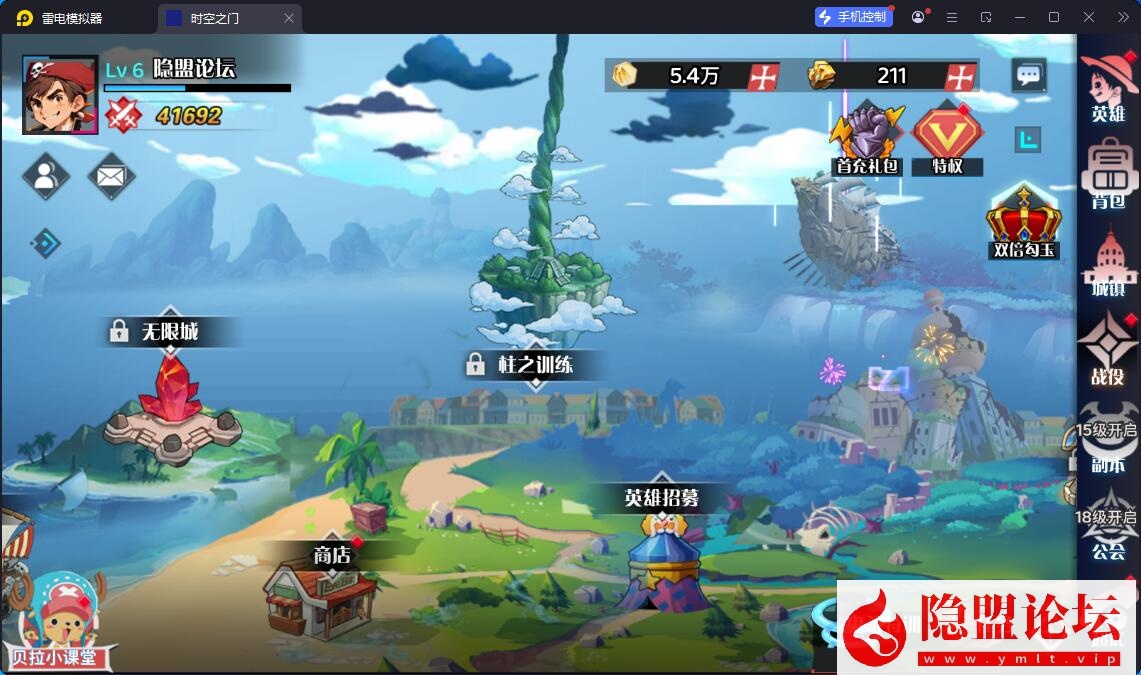Open the chat speech bubble
Viewport: 1141px width, 675px height.
click(x=1029, y=75)
